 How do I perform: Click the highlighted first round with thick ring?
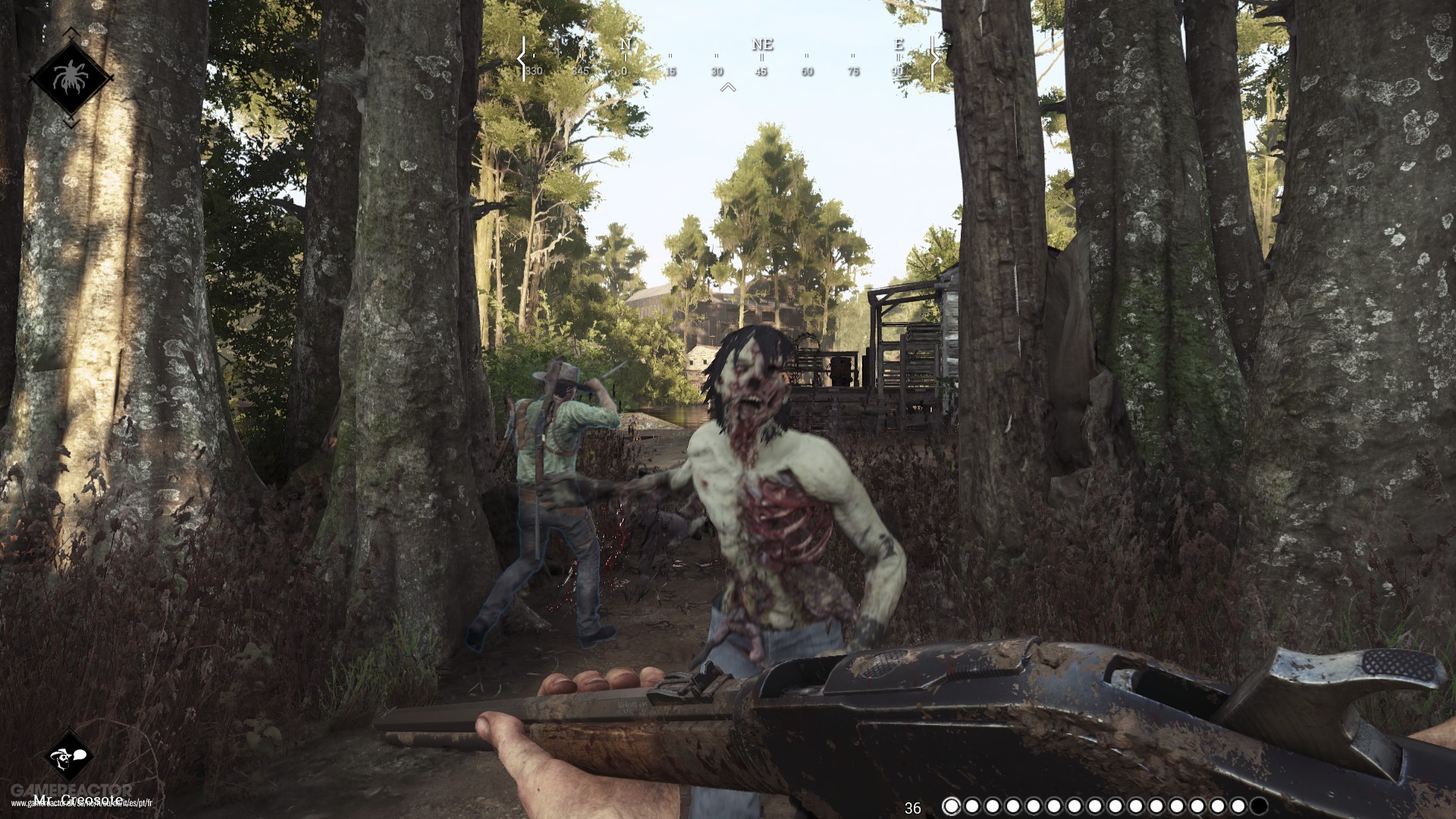pos(950,806)
